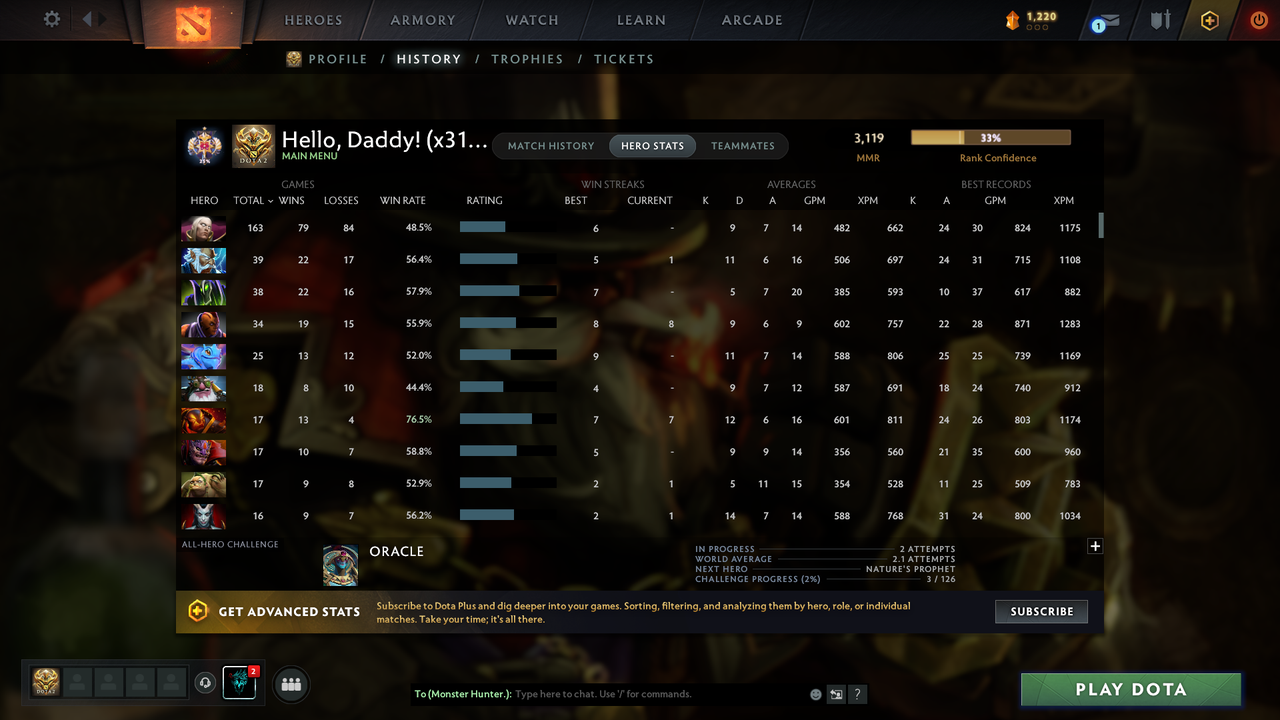The height and width of the screenshot is (720, 1280).
Task: Switch to the TROPHIES tab
Action: click(527, 59)
